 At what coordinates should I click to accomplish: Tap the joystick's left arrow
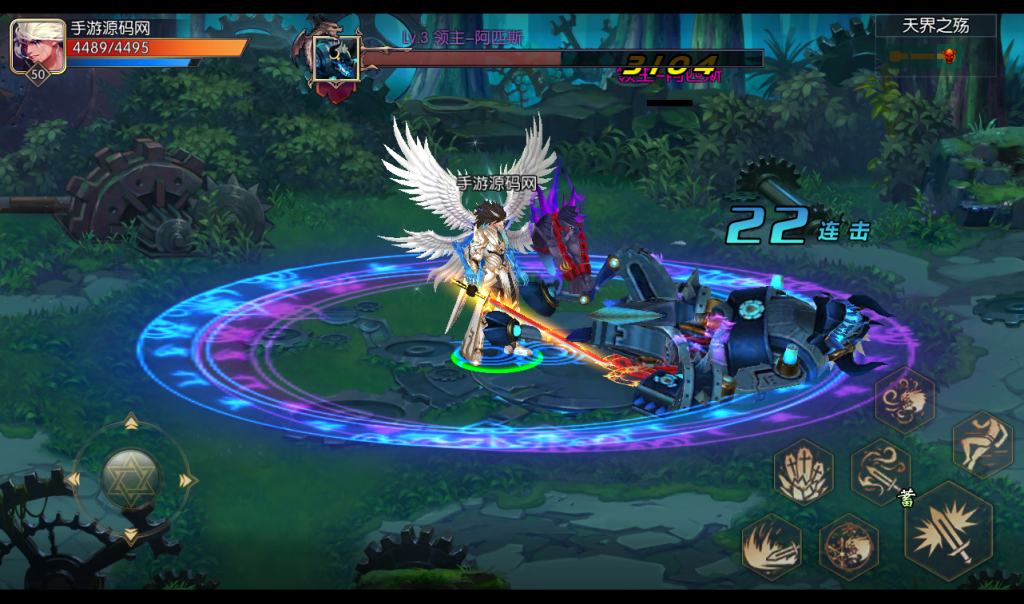click(x=73, y=481)
